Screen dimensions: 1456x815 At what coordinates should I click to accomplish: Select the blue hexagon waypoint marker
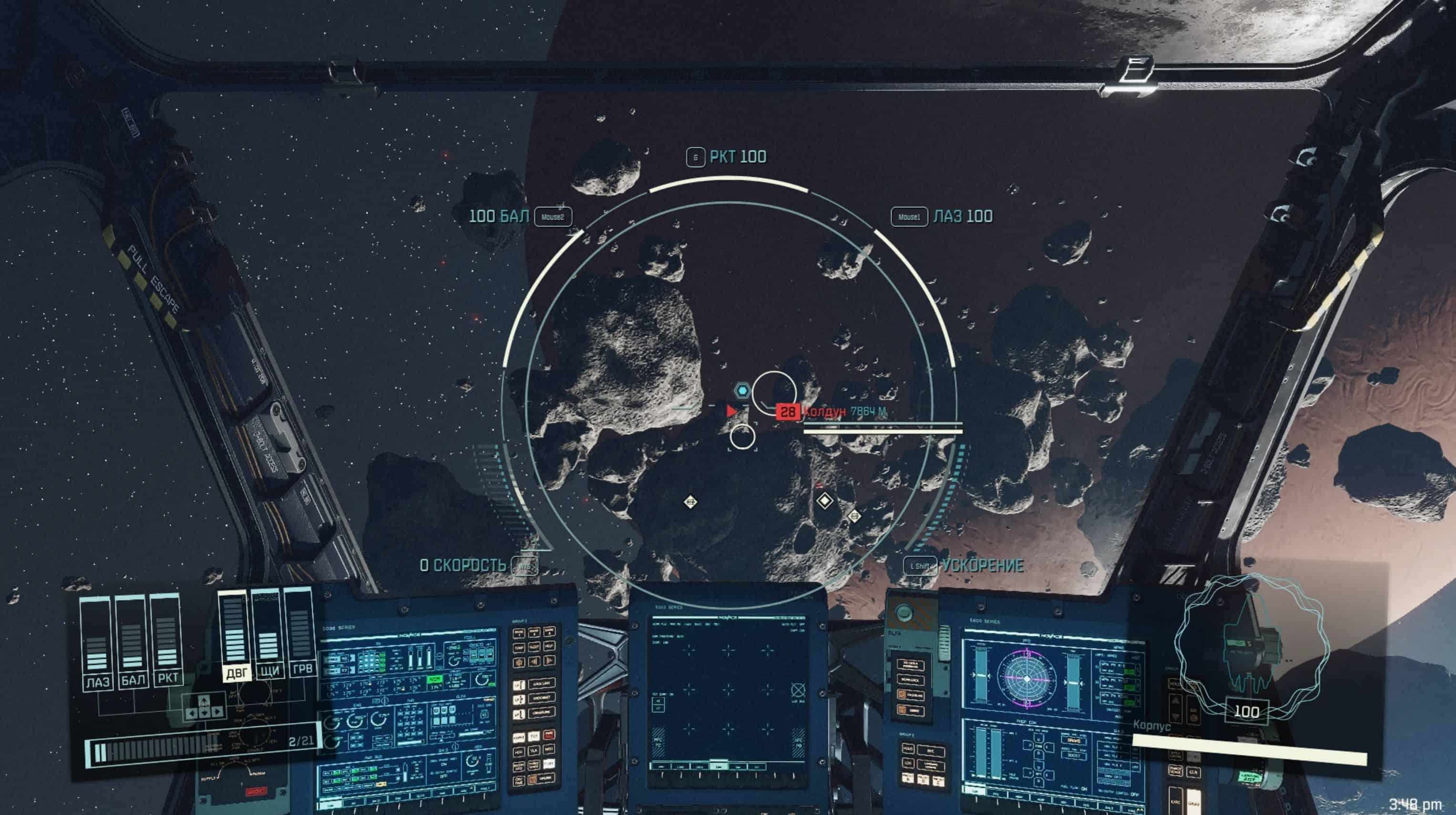pos(742,390)
